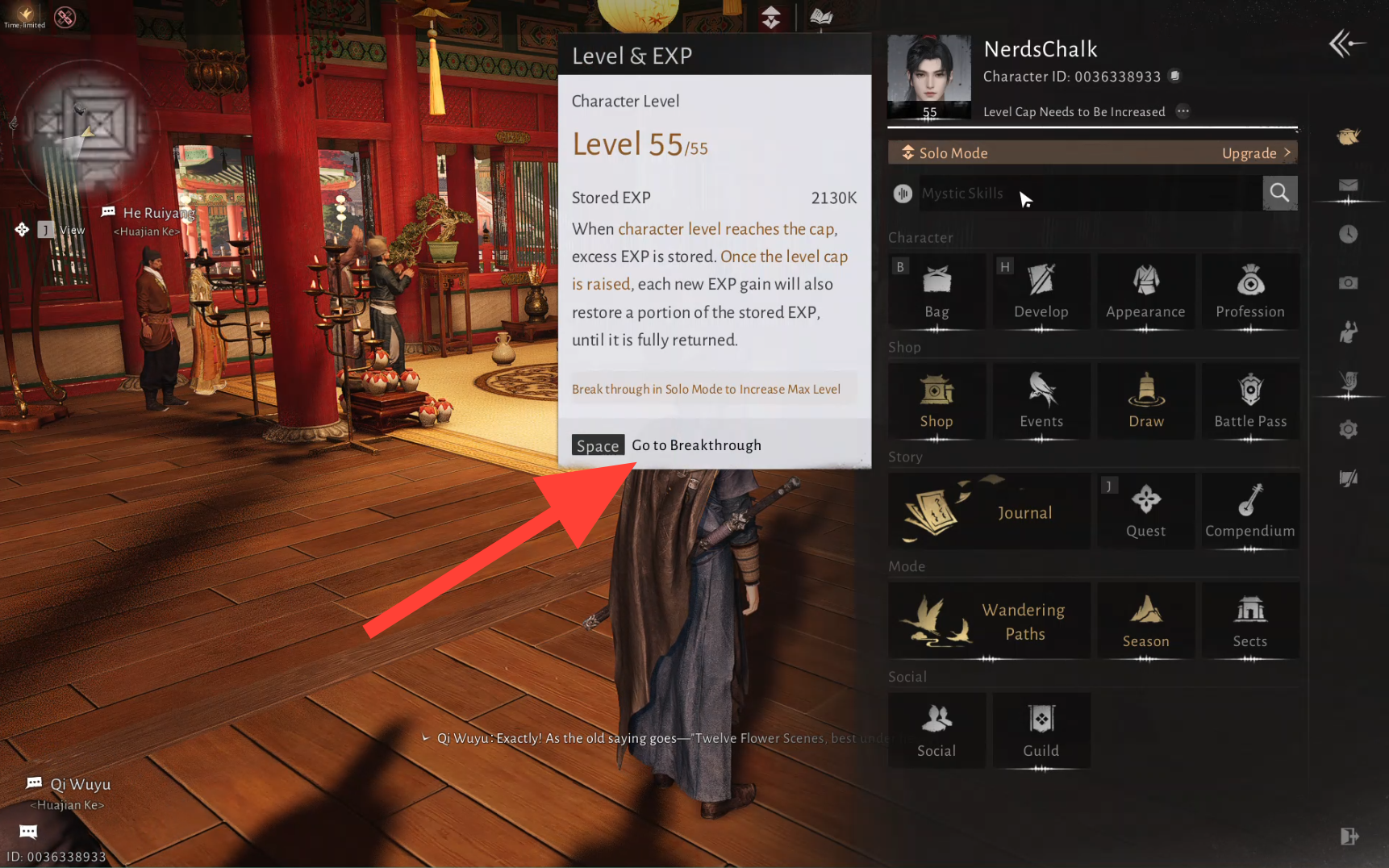Image resolution: width=1389 pixels, height=868 pixels.
Task: Open the Quest menu
Action: pyautogui.click(x=1145, y=511)
